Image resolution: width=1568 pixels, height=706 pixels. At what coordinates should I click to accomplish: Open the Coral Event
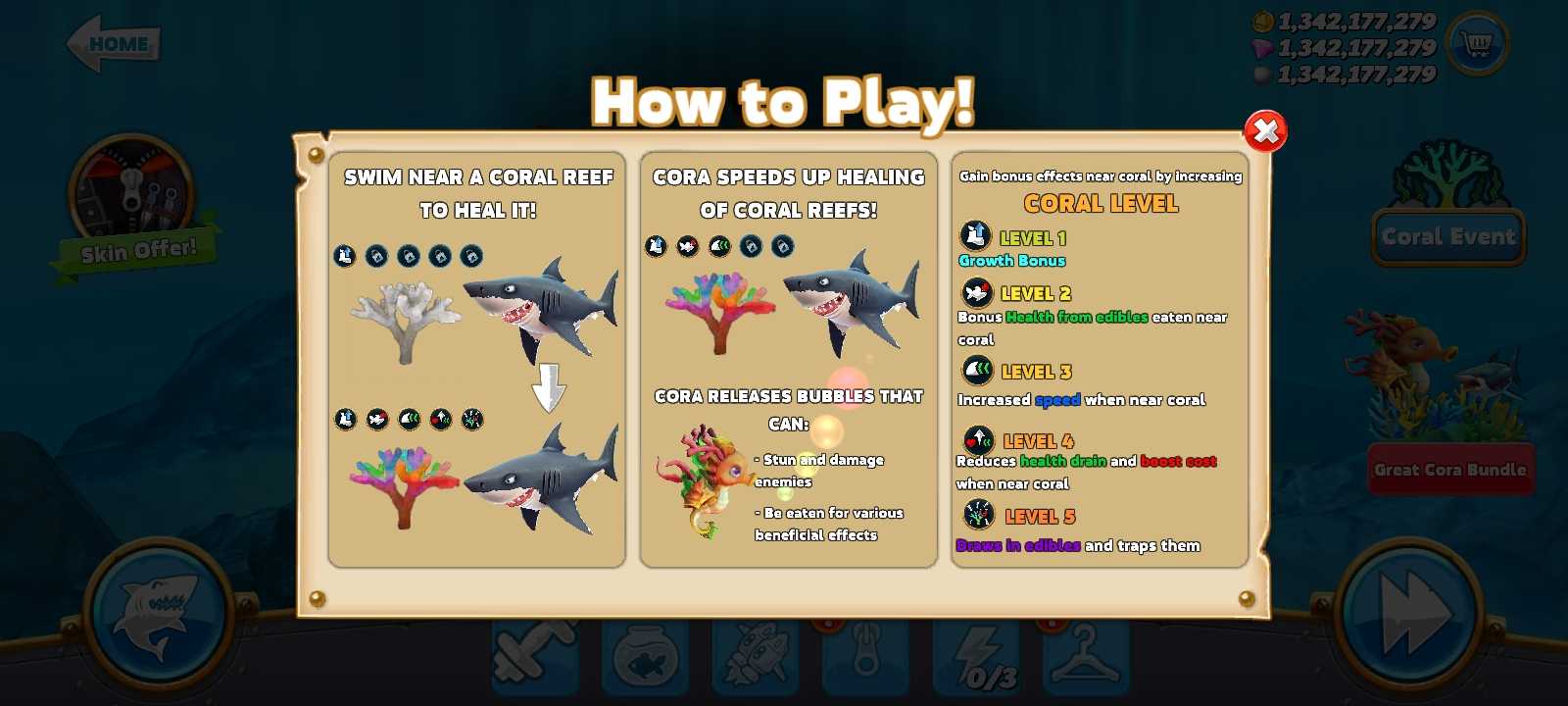click(x=1448, y=236)
